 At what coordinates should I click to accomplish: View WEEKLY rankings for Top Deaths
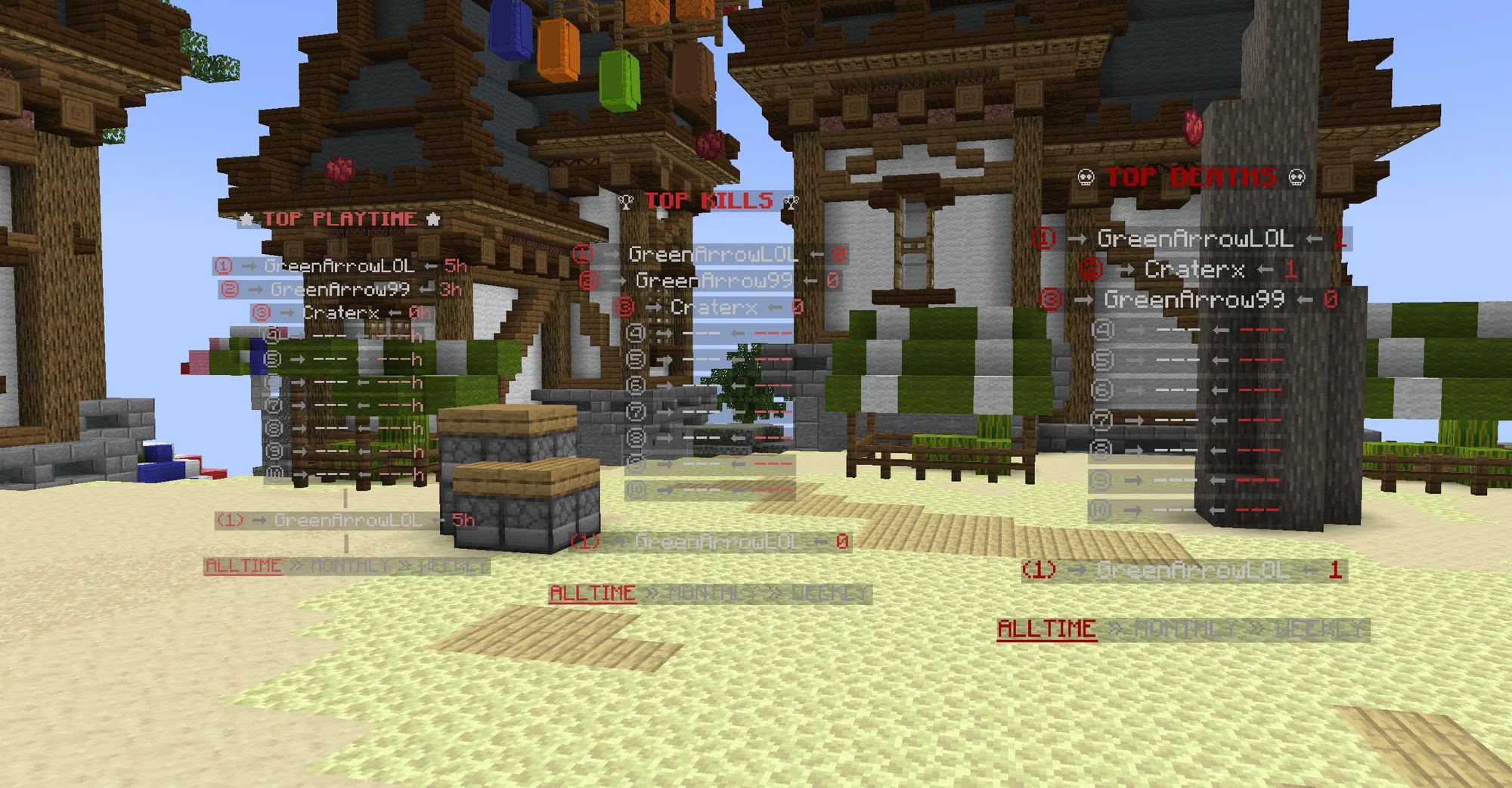[1319, 628]
